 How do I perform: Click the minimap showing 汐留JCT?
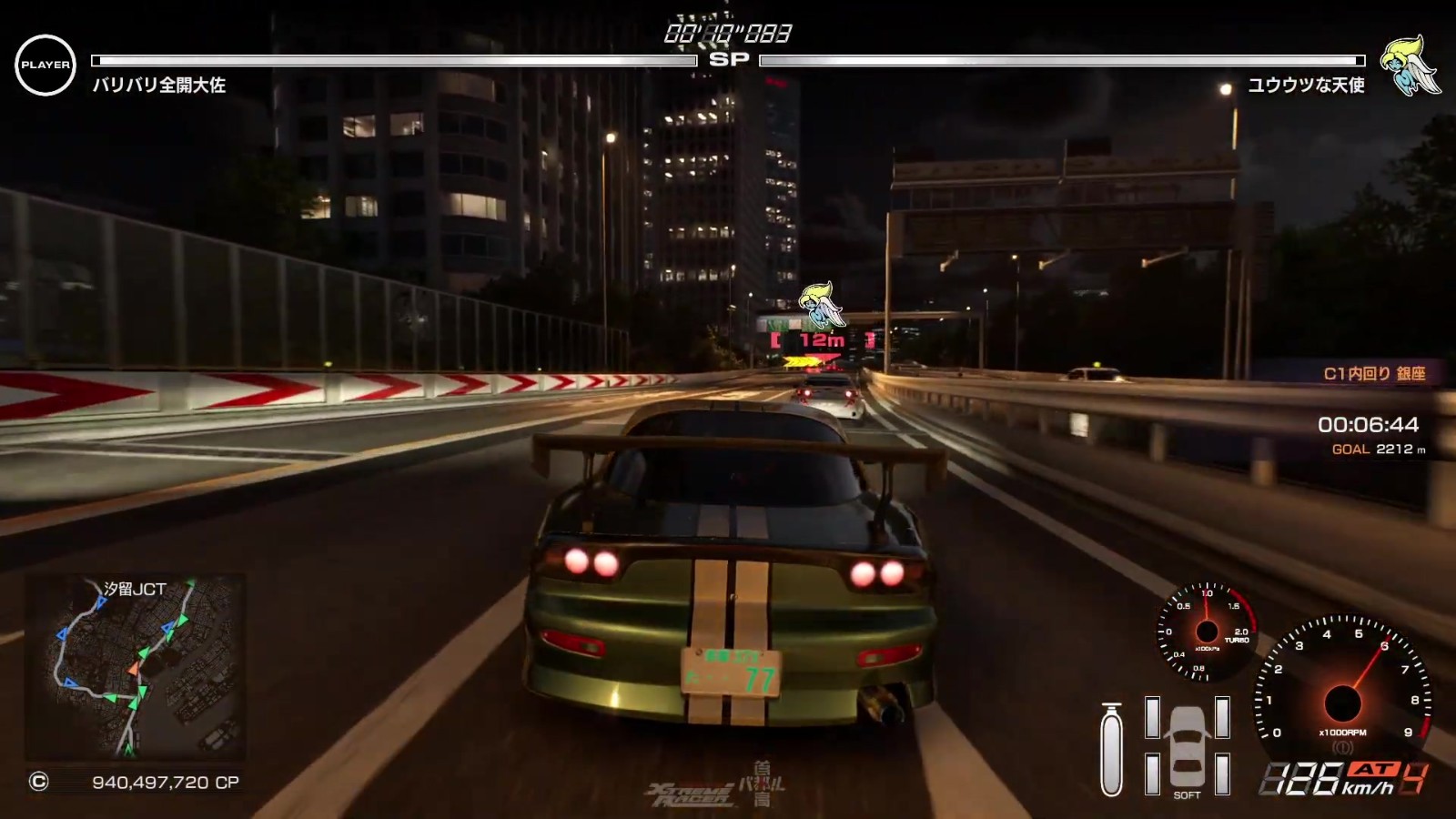coord(135,667)
